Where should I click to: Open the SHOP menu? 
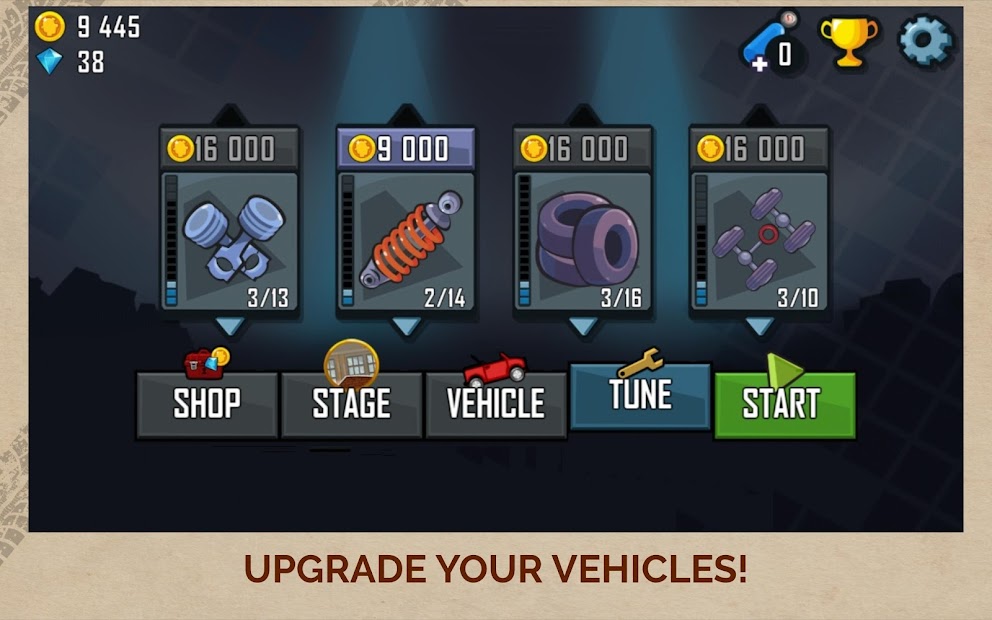point(207,404)
